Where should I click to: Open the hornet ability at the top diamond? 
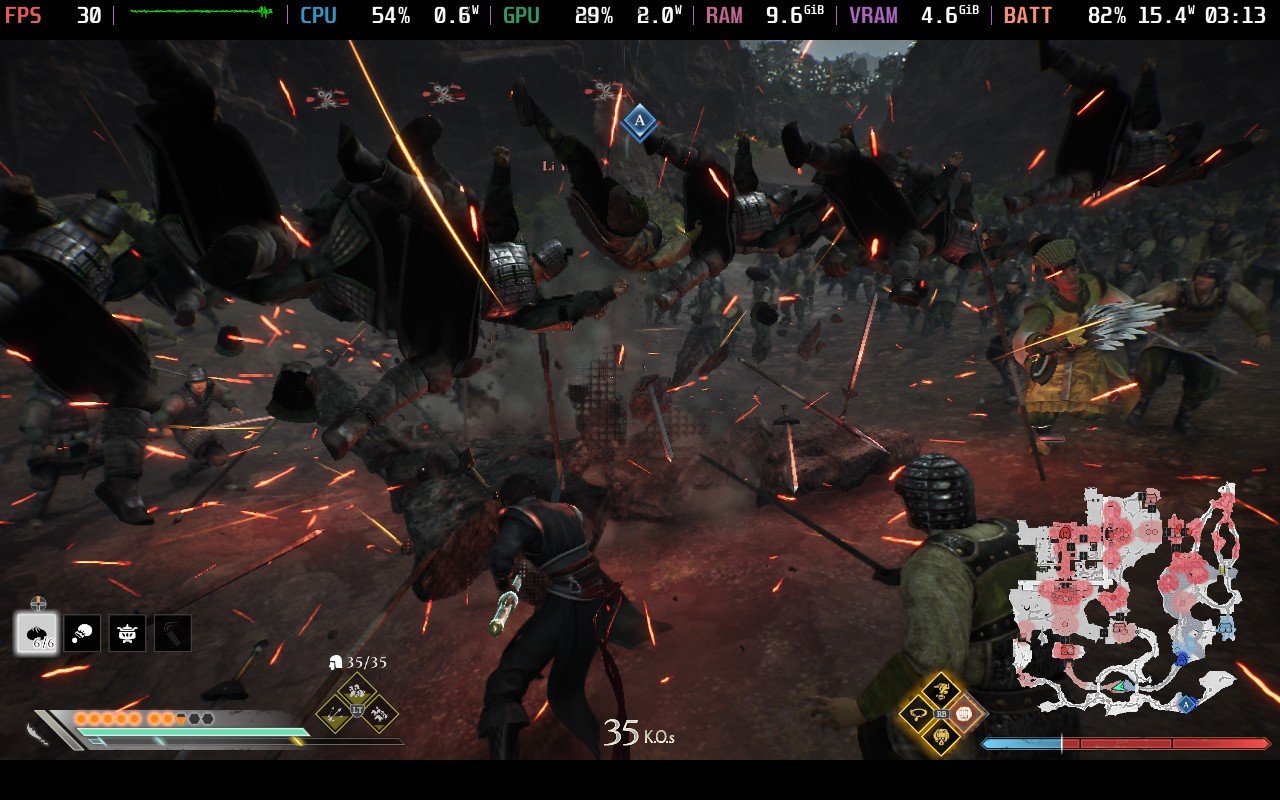941,688
